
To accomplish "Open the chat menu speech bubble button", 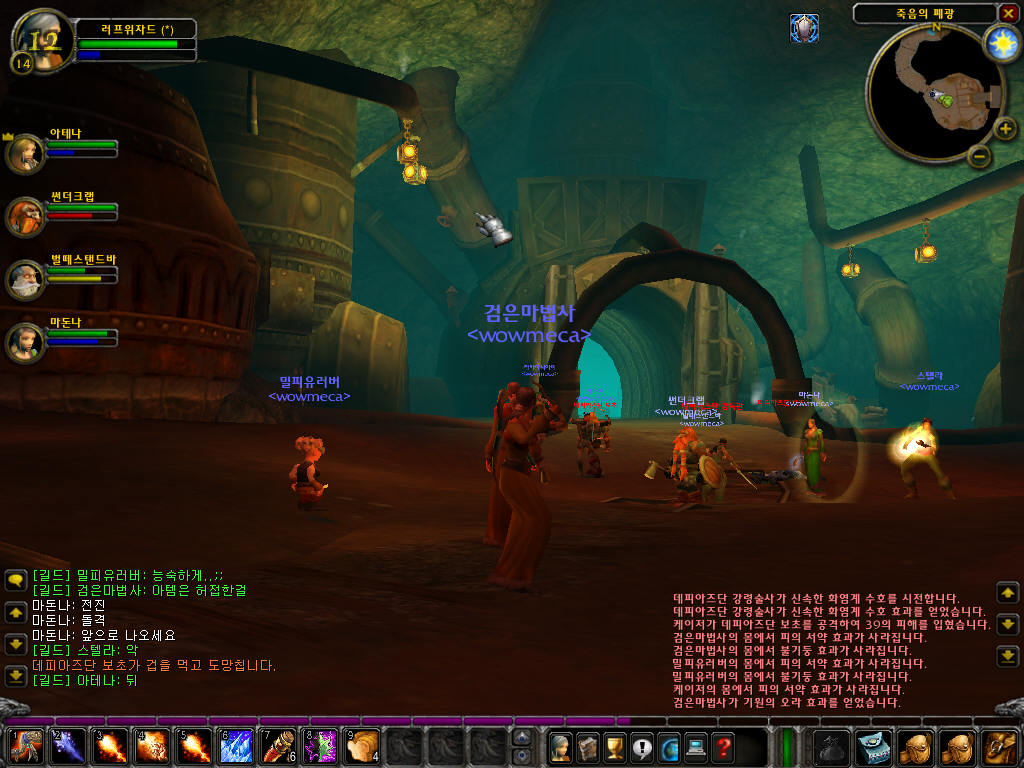I will click(15, 580).
